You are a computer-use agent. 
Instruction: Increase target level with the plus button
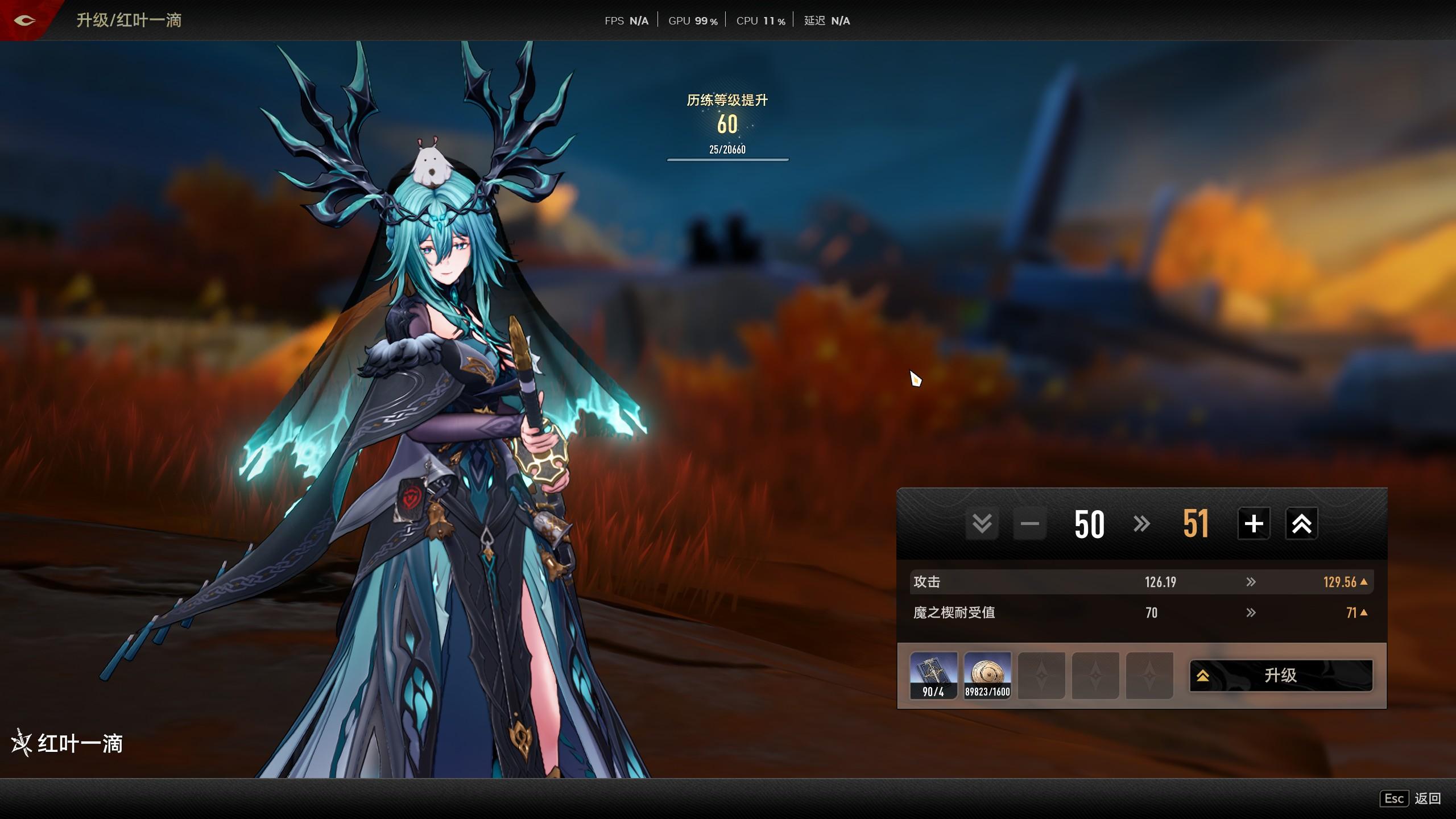[1254, 523]
